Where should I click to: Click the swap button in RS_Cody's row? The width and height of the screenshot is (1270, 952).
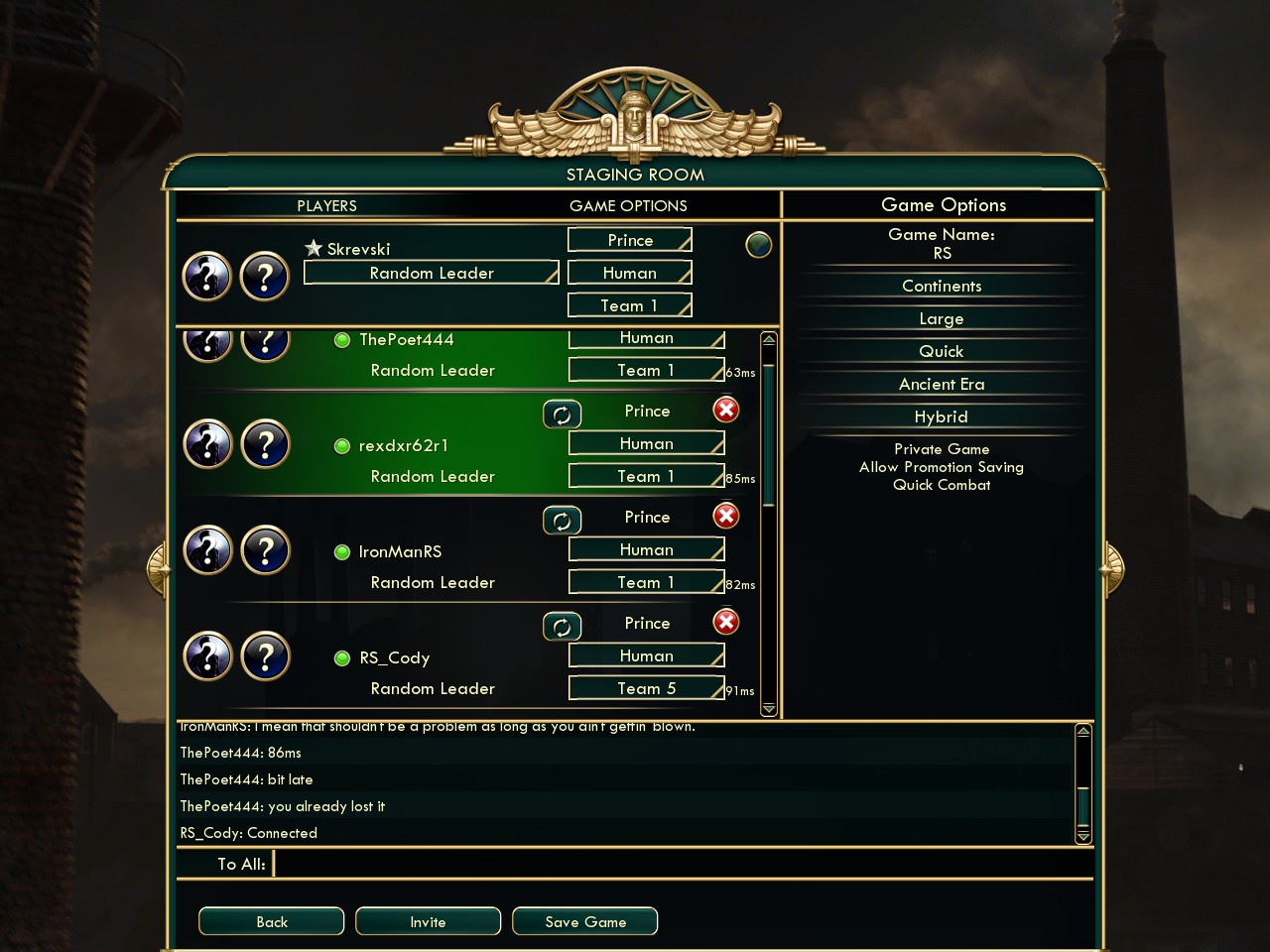[562, 627]
